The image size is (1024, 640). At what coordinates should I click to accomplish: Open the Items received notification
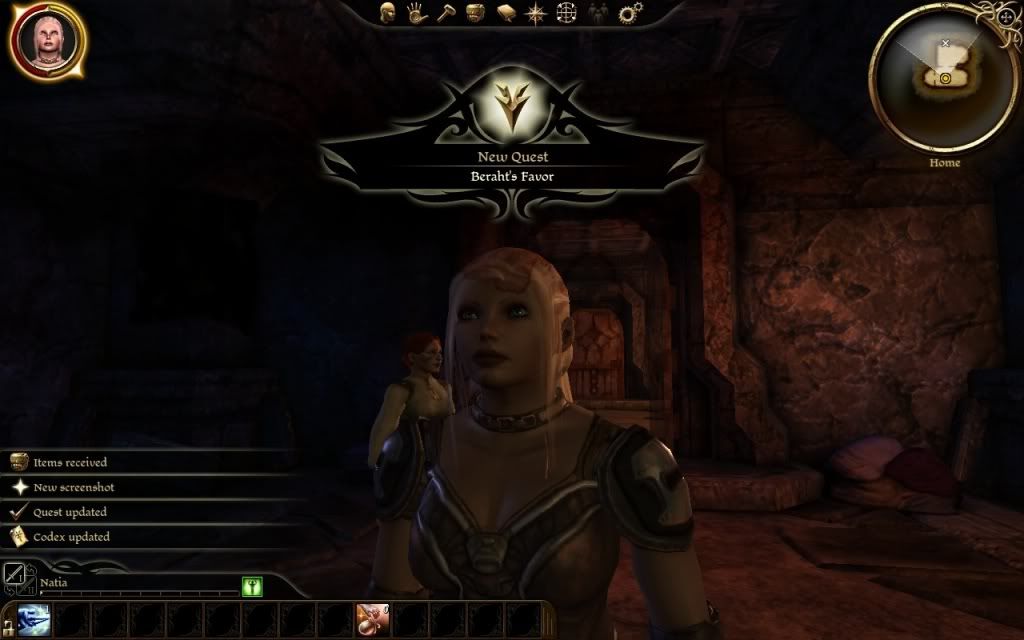[x=70, y=463]
